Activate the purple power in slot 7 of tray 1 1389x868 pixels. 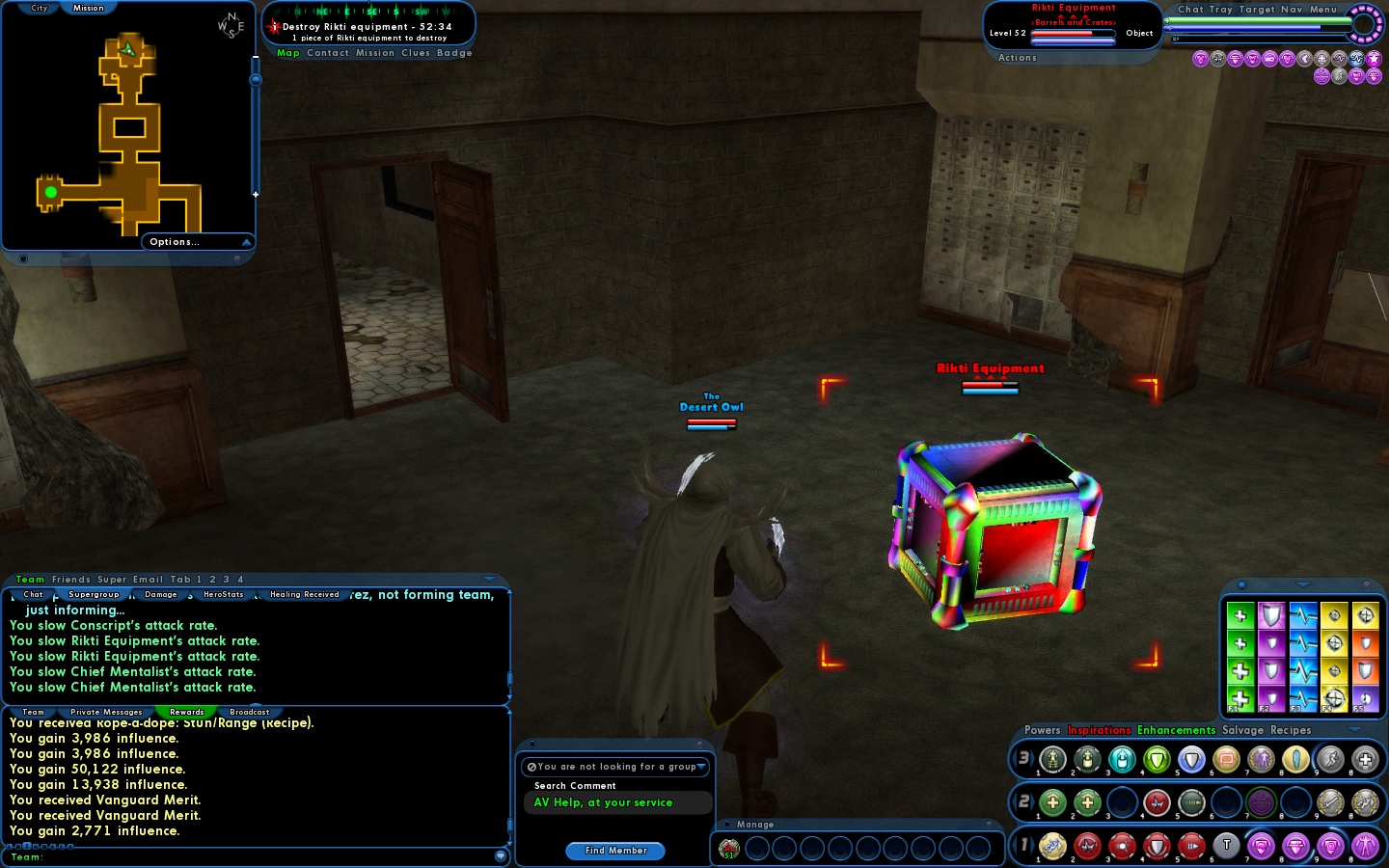click(x=1261, y=846)
